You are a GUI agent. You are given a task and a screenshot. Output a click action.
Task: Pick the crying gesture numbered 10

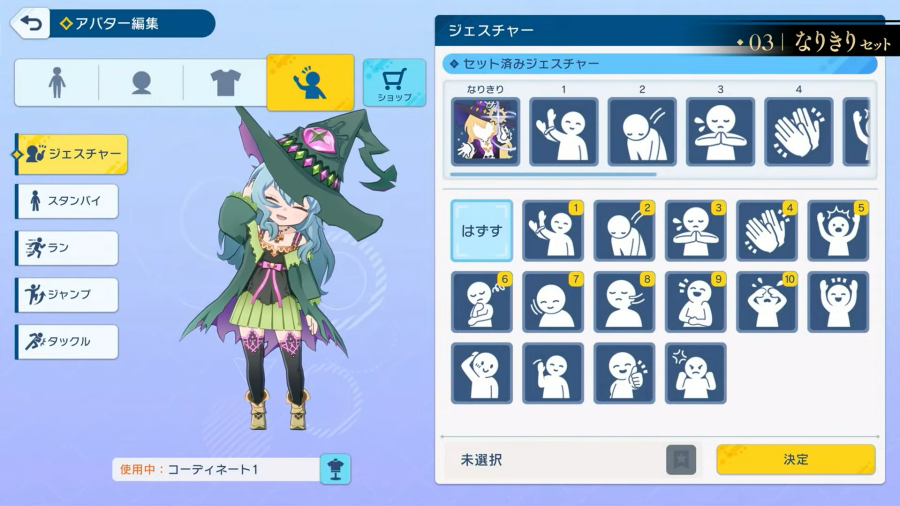tap(767, 302)
